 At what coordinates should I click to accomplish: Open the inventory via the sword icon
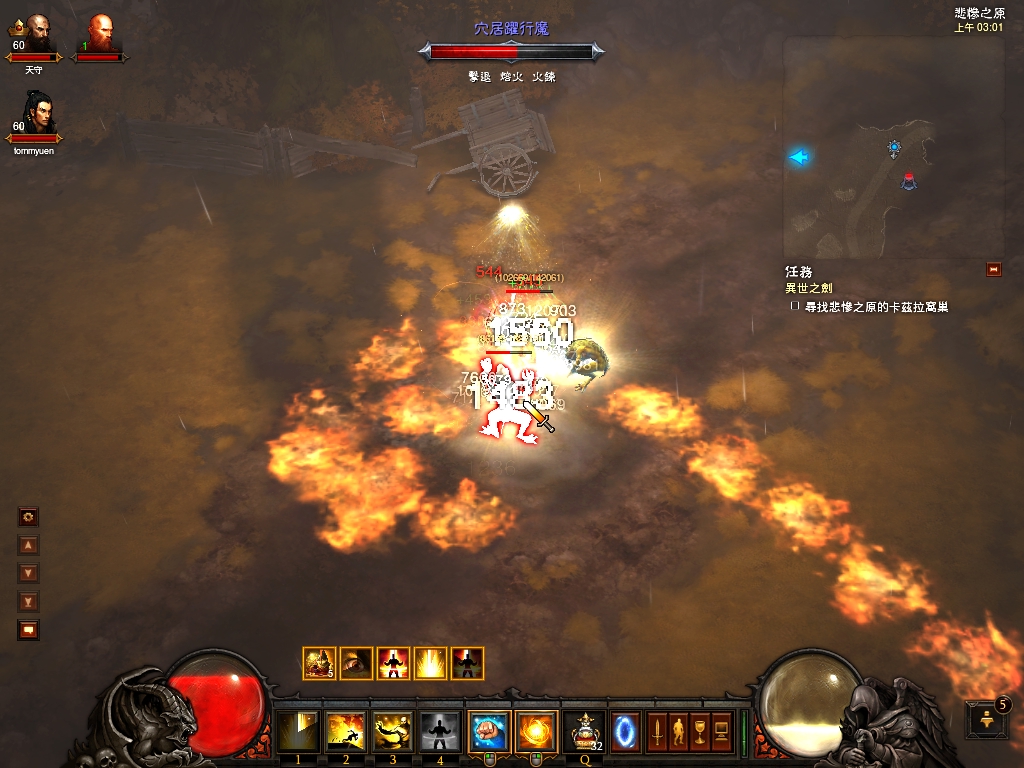click(x=657, y=731)
